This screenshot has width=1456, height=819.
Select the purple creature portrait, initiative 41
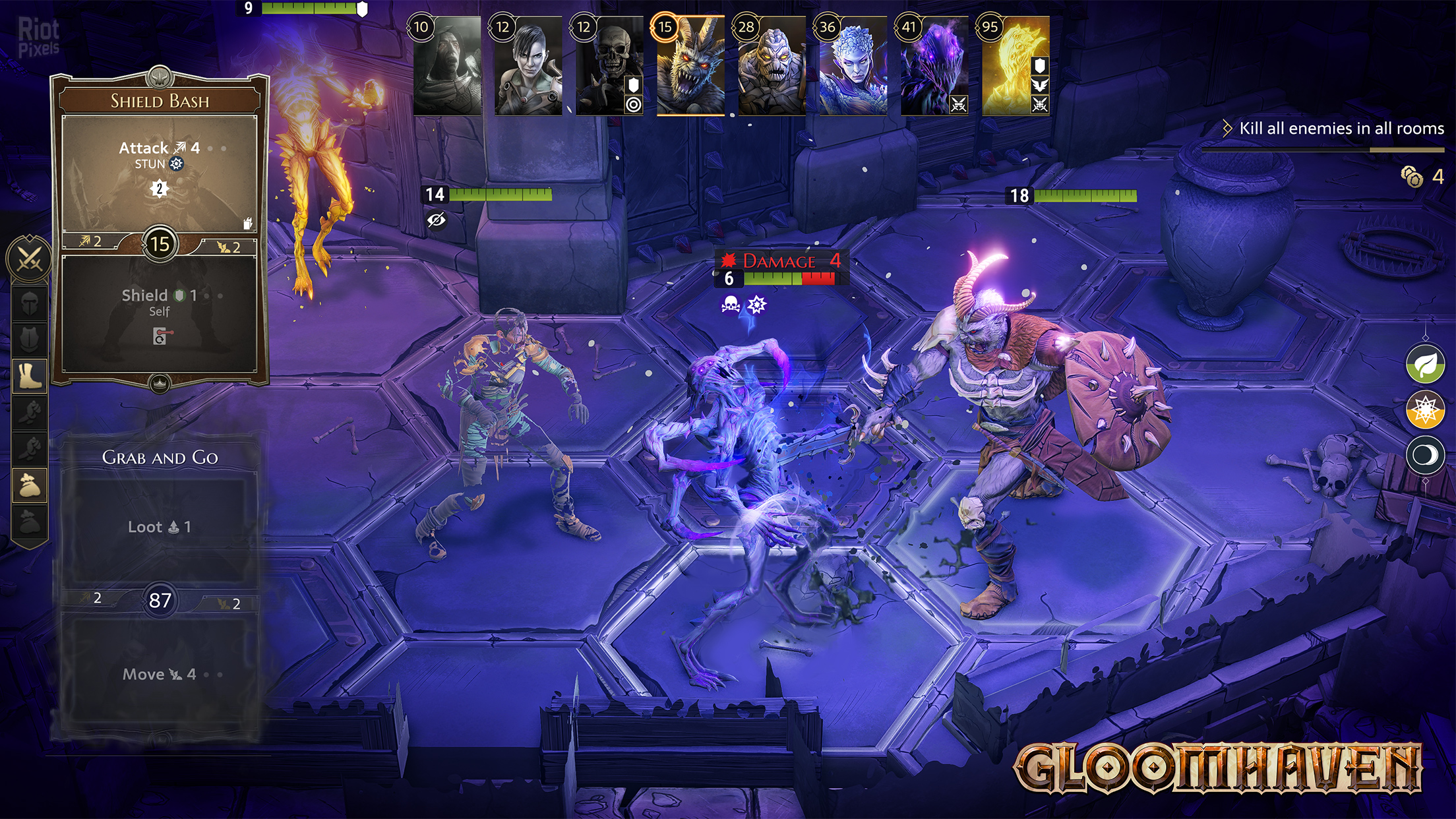click(934, 66)
